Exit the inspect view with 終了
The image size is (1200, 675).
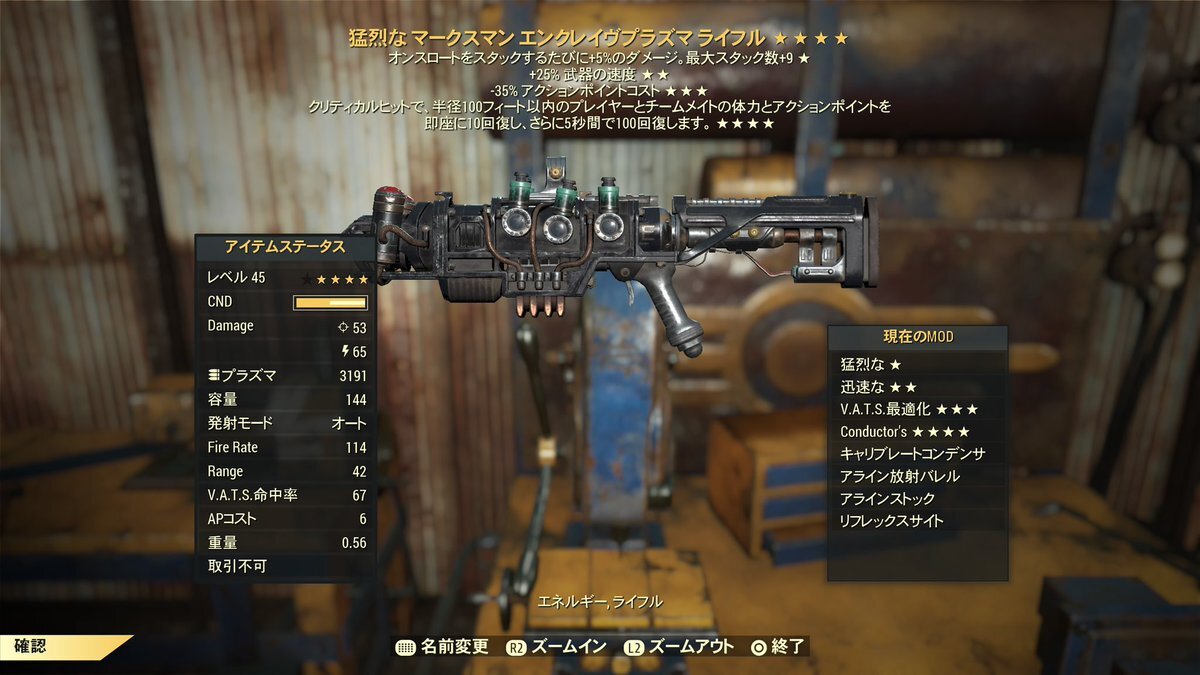tap(777, 646)
